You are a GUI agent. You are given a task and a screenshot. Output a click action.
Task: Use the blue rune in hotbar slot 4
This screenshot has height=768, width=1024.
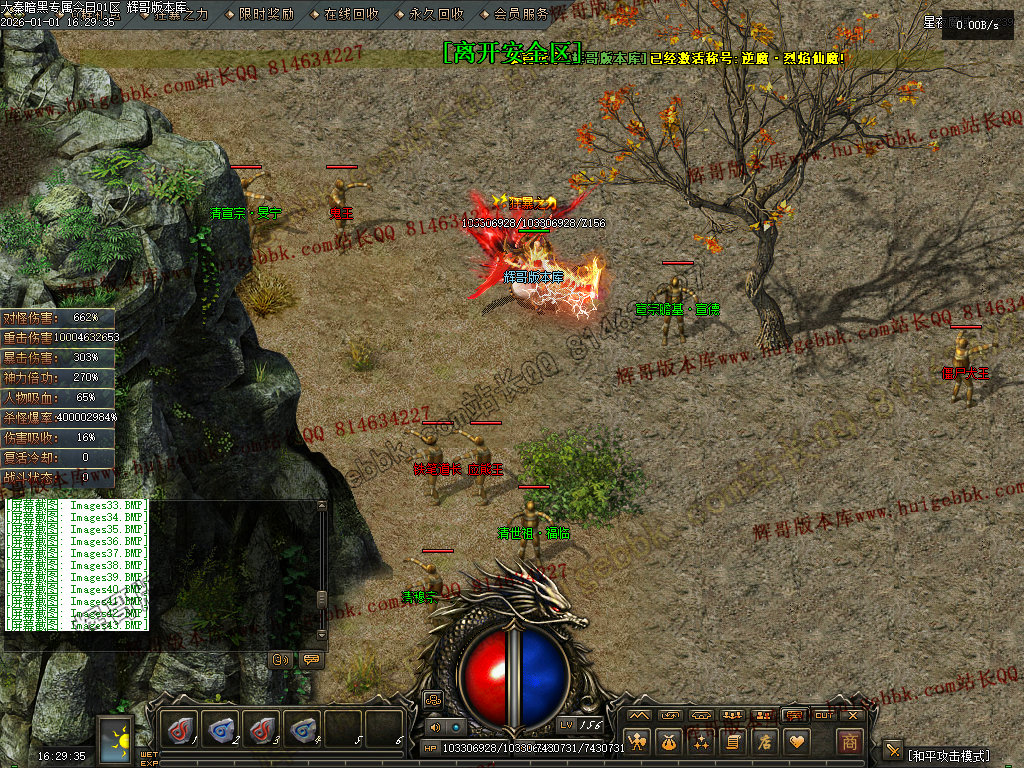pos(303,729)
